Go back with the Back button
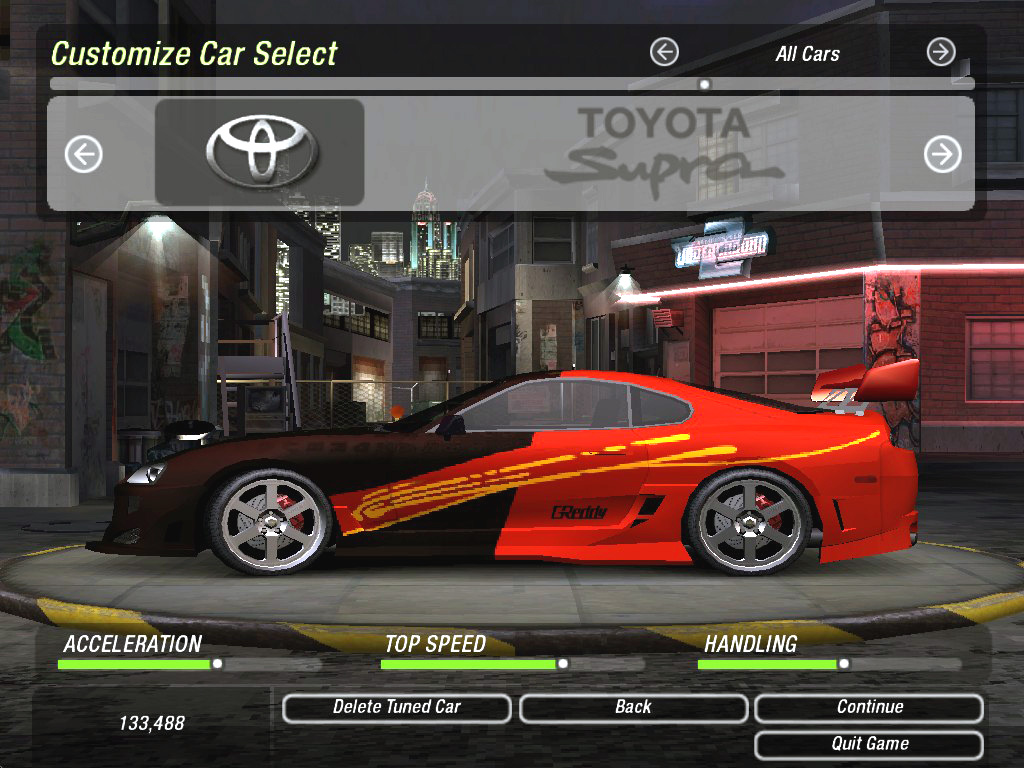Screen dimensions: 1024x768 pyautogui.click(x=633, y=708)
